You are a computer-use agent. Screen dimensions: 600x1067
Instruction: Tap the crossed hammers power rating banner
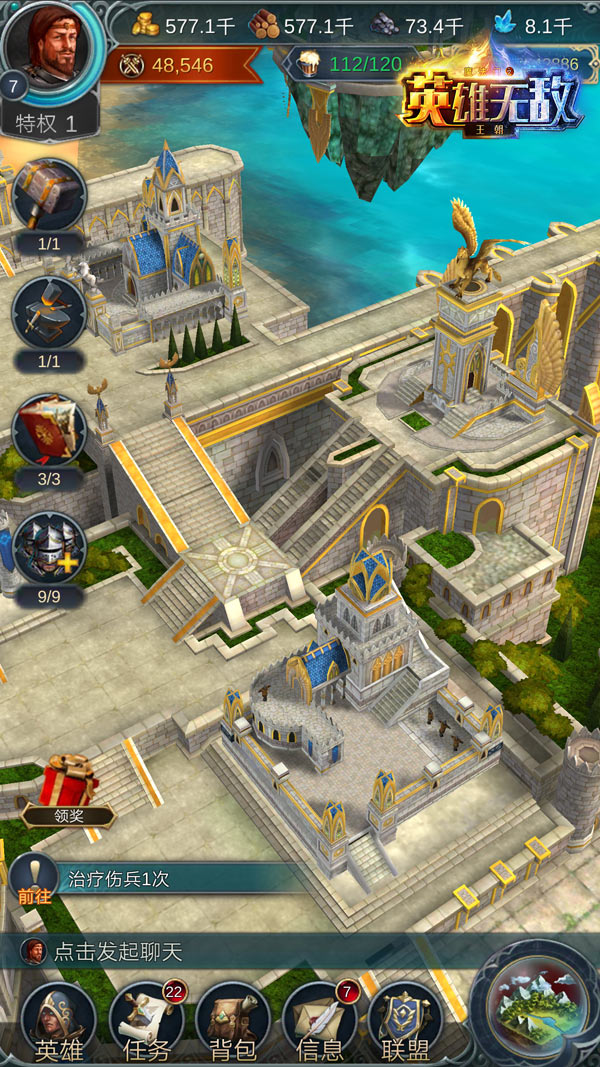click(x=170, y=65)
